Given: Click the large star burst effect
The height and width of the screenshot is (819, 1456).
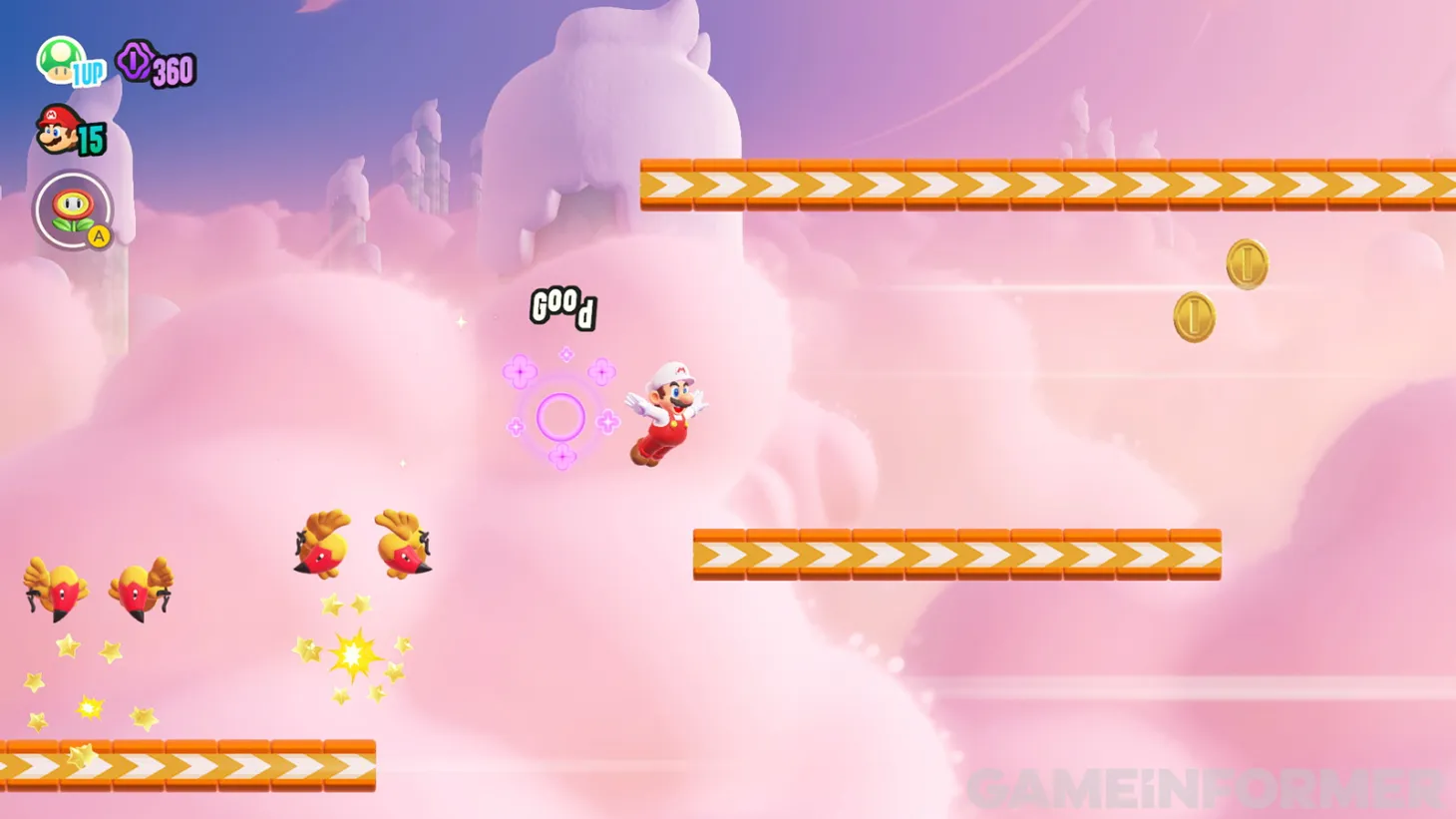Looking at the screenshot, I should pos(351,653).
